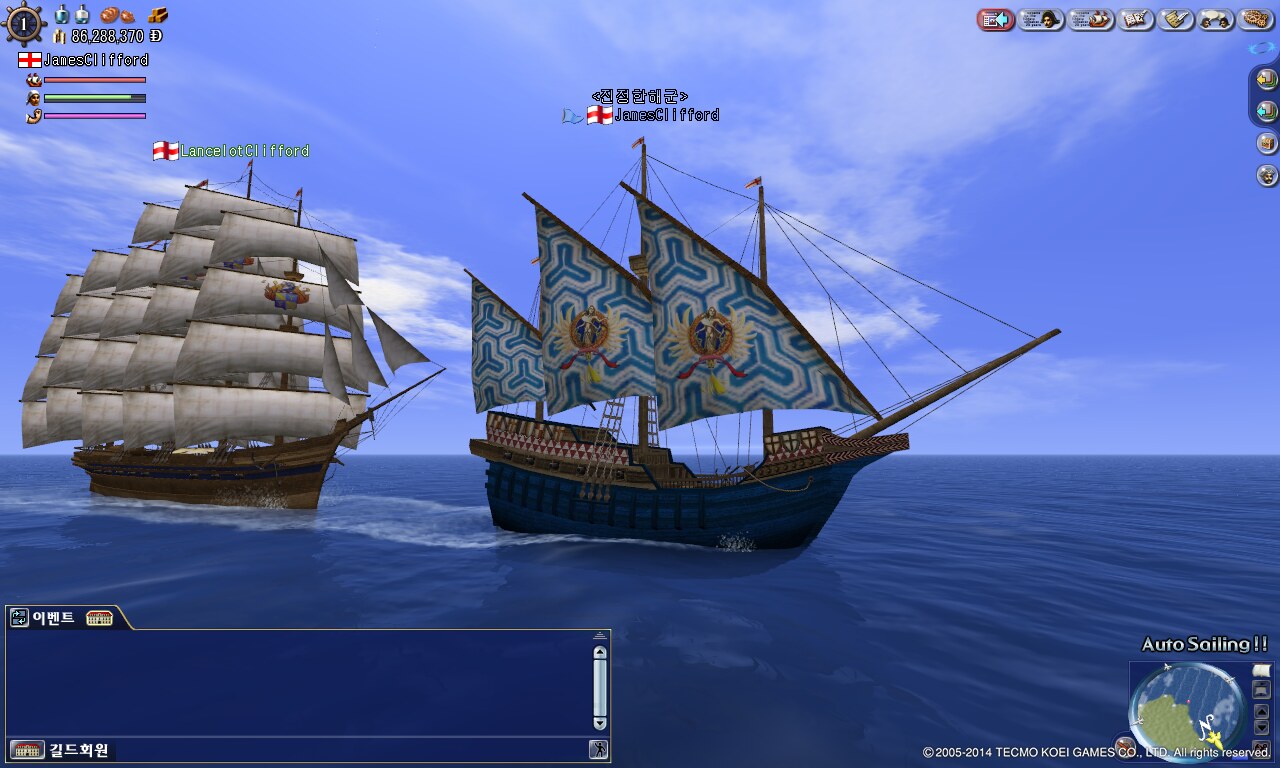Click the round button with yellow arrow
Screen dimensions: 1280x768
[x=1267, y=79]
